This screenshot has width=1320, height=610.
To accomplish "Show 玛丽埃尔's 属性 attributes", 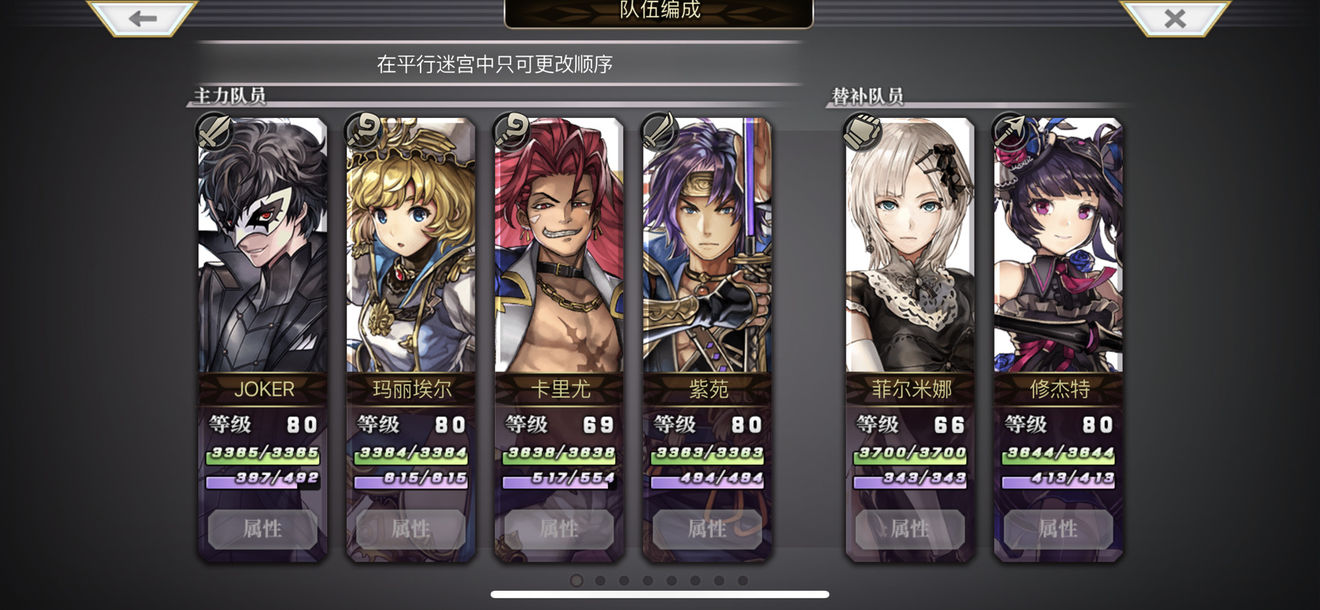I will click(x=411, y=529).
